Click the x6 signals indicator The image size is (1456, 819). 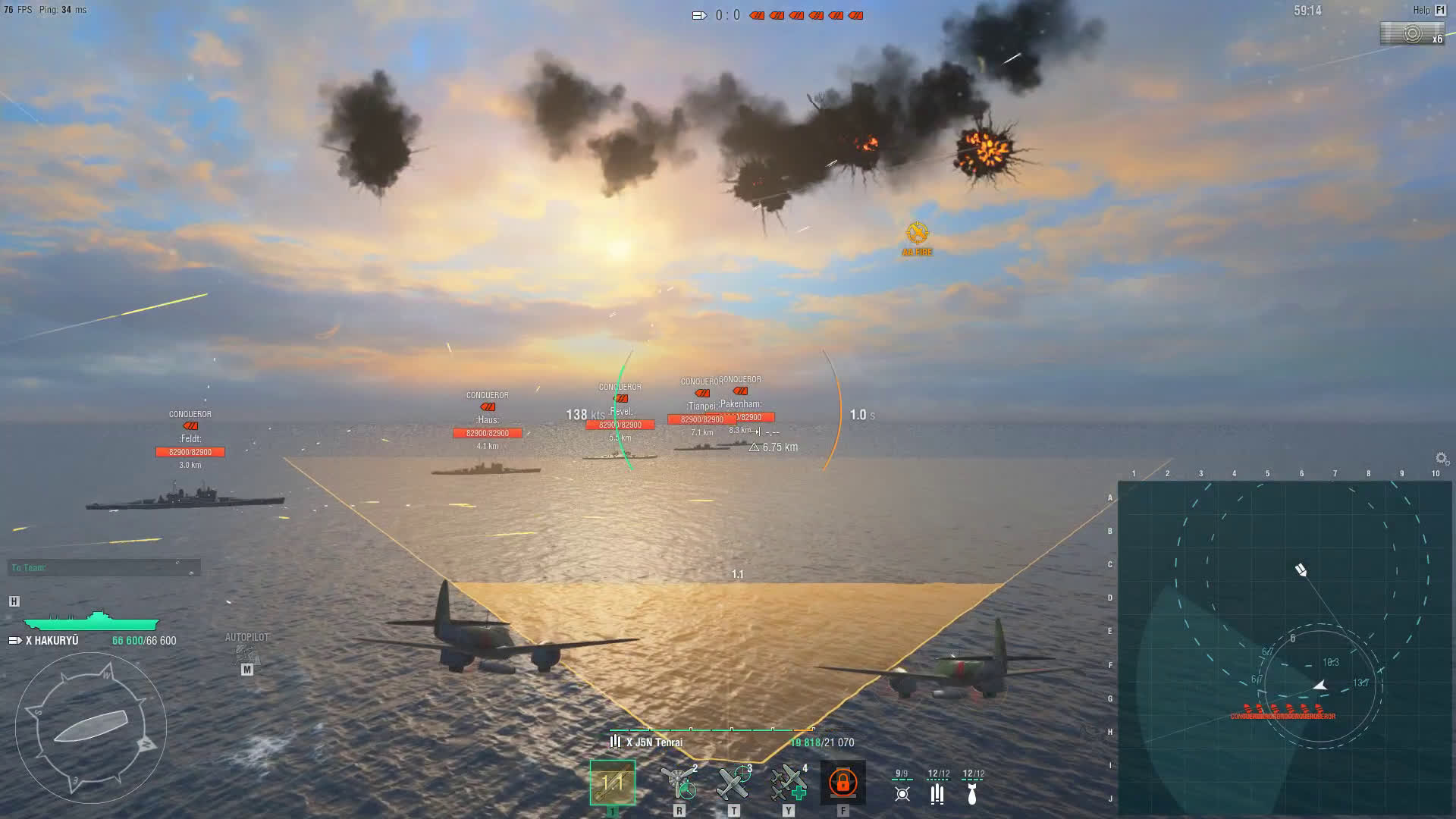click(x=1411, y=34)
